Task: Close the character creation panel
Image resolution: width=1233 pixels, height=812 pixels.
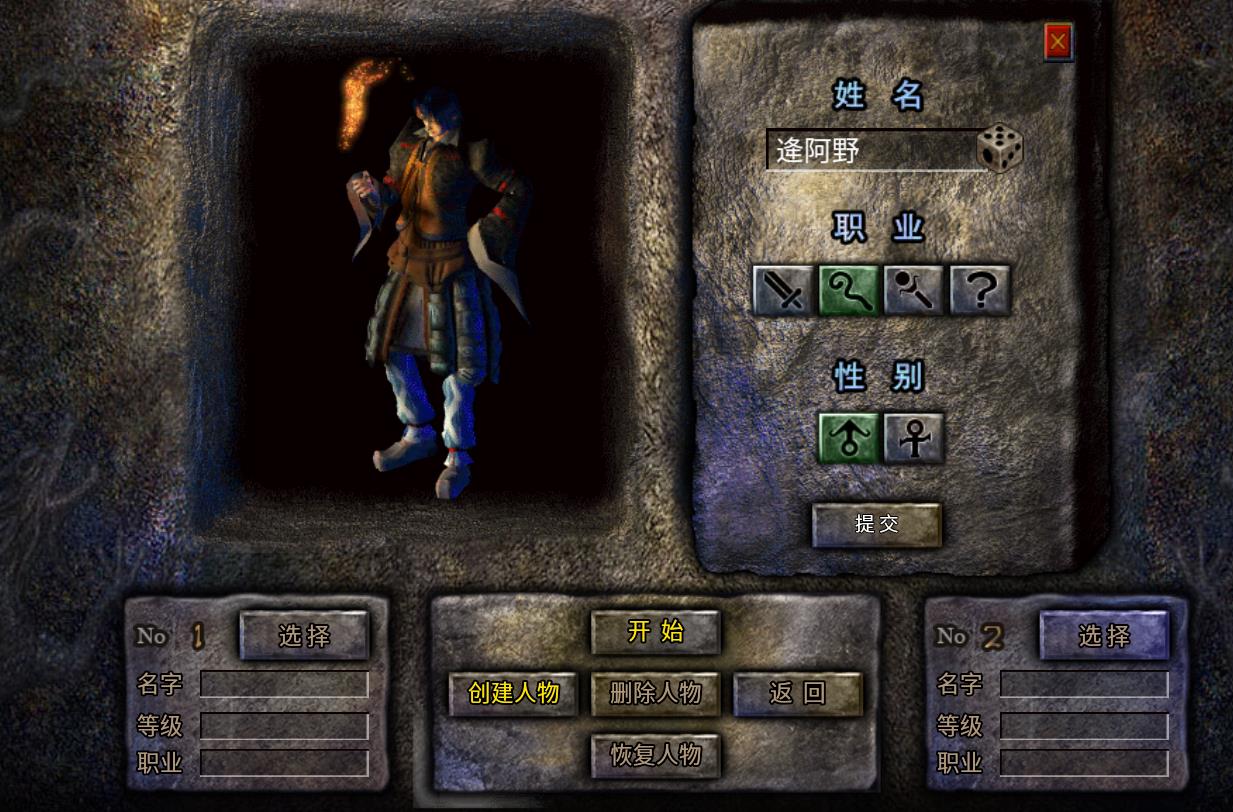Action: [1058, 42]
